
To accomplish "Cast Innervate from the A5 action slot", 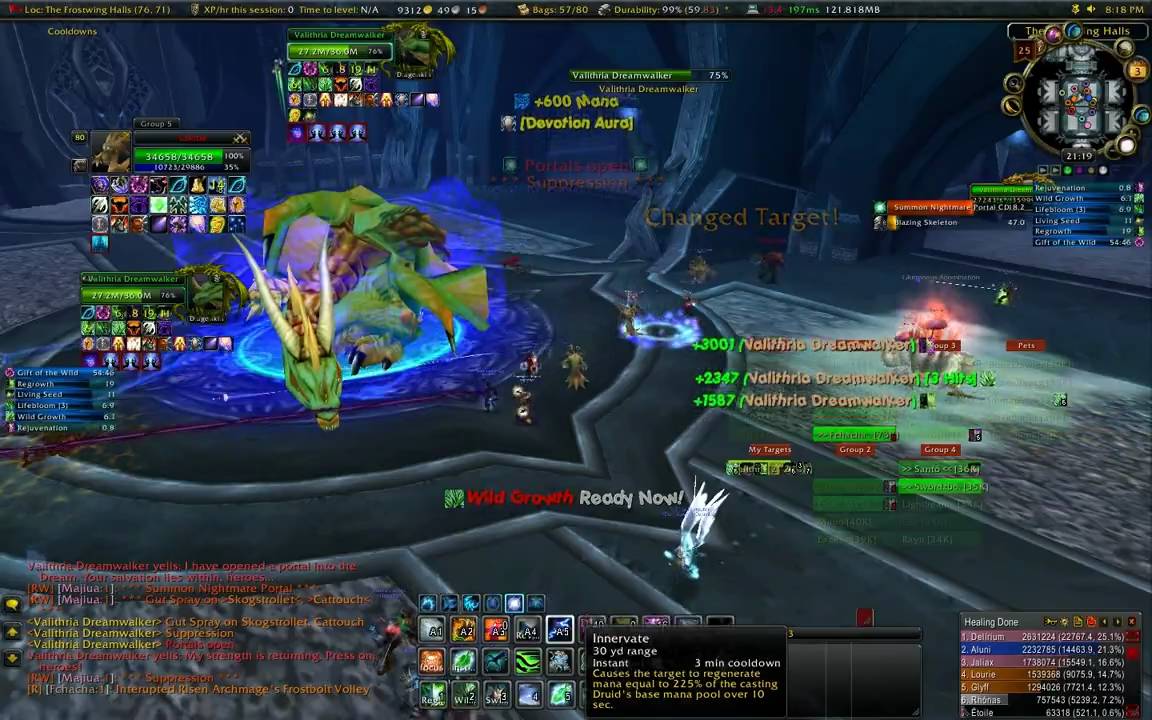I will coord(560,629).
